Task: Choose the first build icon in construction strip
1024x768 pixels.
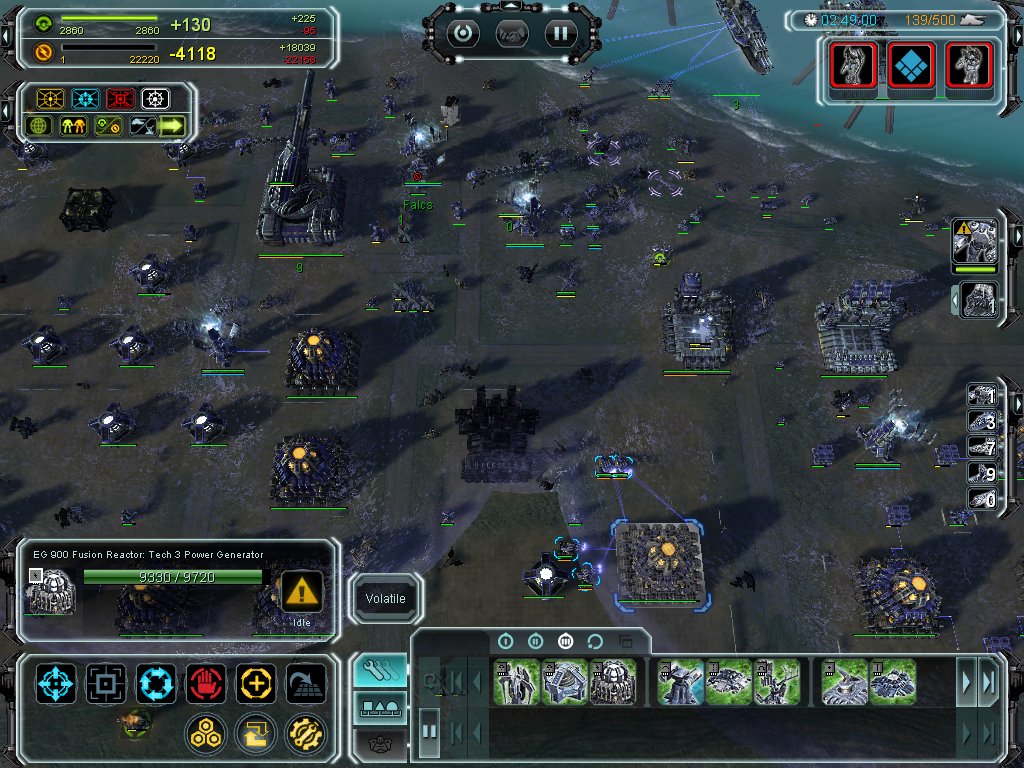Action: click(x=516, y=682)
